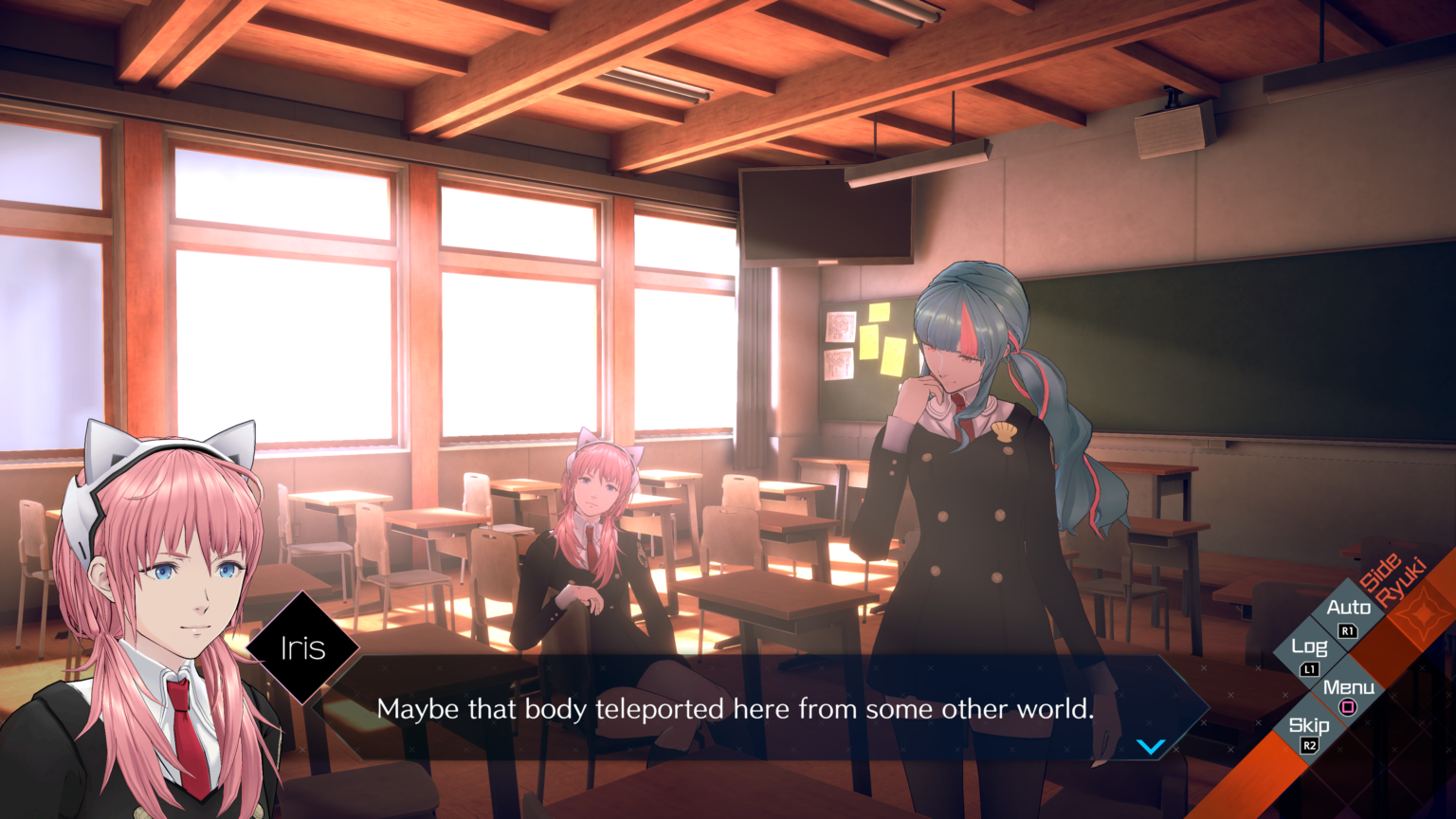Click the dialogue line about the teleported body
This screenshot has width=1456, height=819.
click(737, 708)
